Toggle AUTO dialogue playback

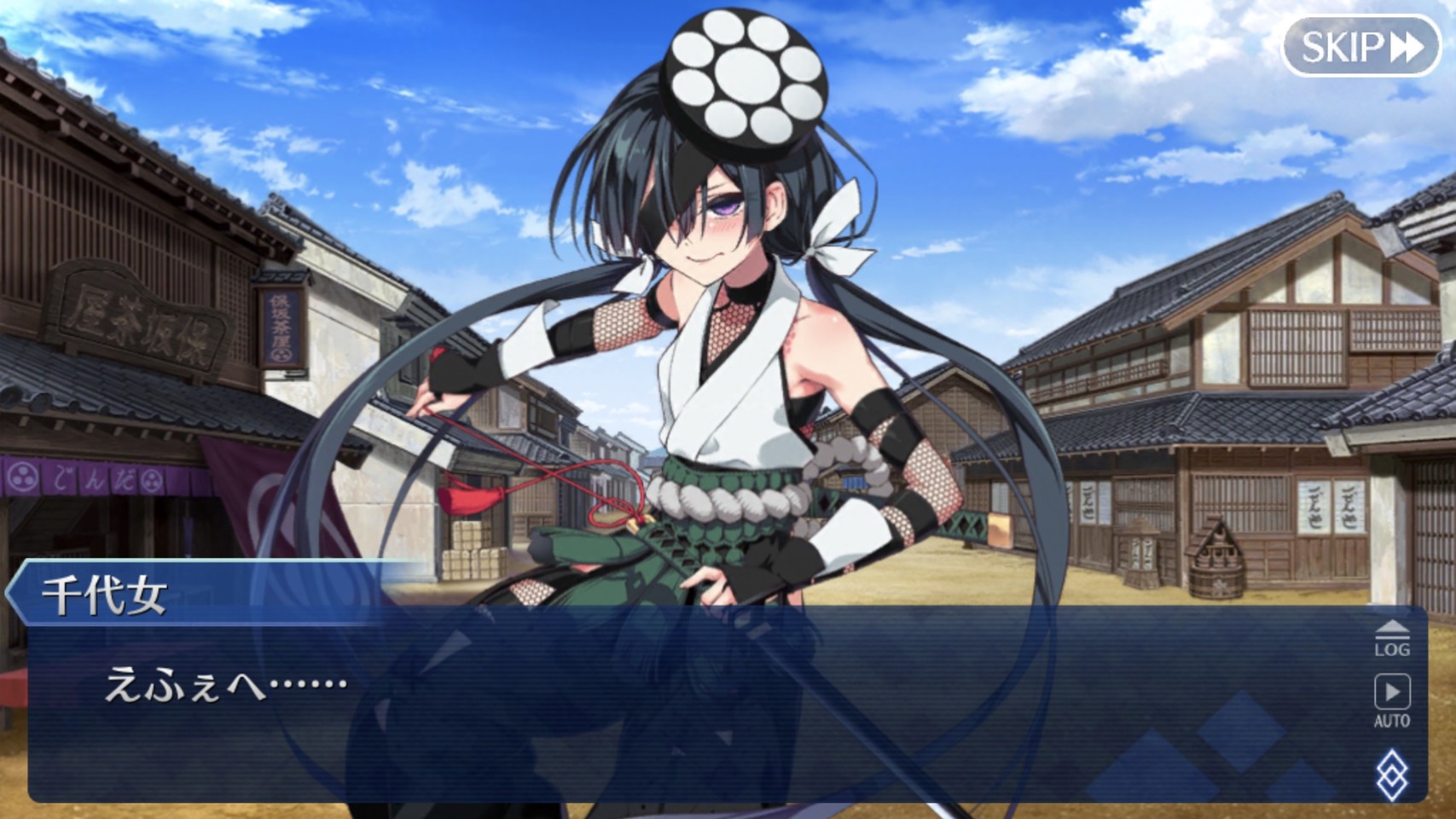coord(1391,700)
